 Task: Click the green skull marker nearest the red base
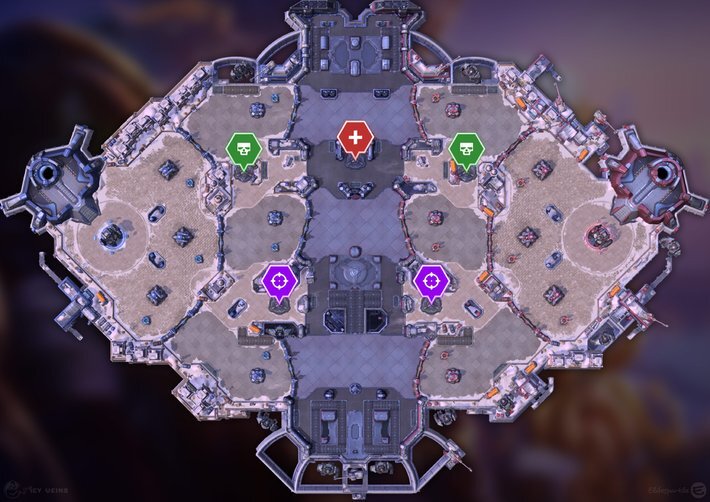click(466, 149)
